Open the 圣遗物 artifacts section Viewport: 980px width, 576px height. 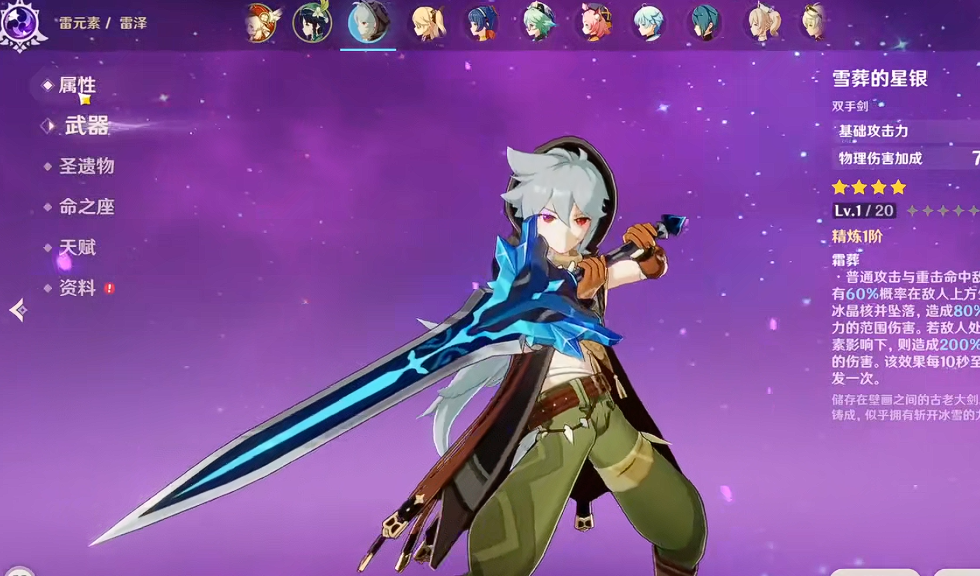[86, 167]
